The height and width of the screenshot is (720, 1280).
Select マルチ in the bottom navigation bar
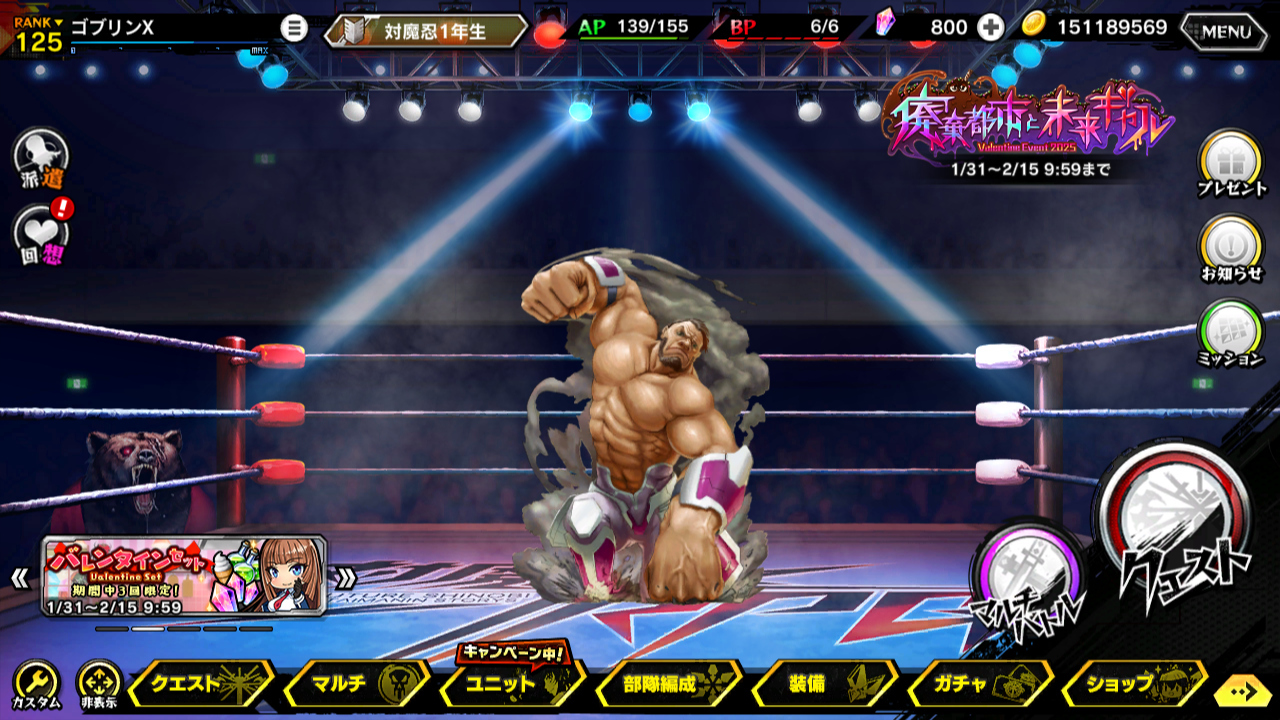tap(355, 685)
